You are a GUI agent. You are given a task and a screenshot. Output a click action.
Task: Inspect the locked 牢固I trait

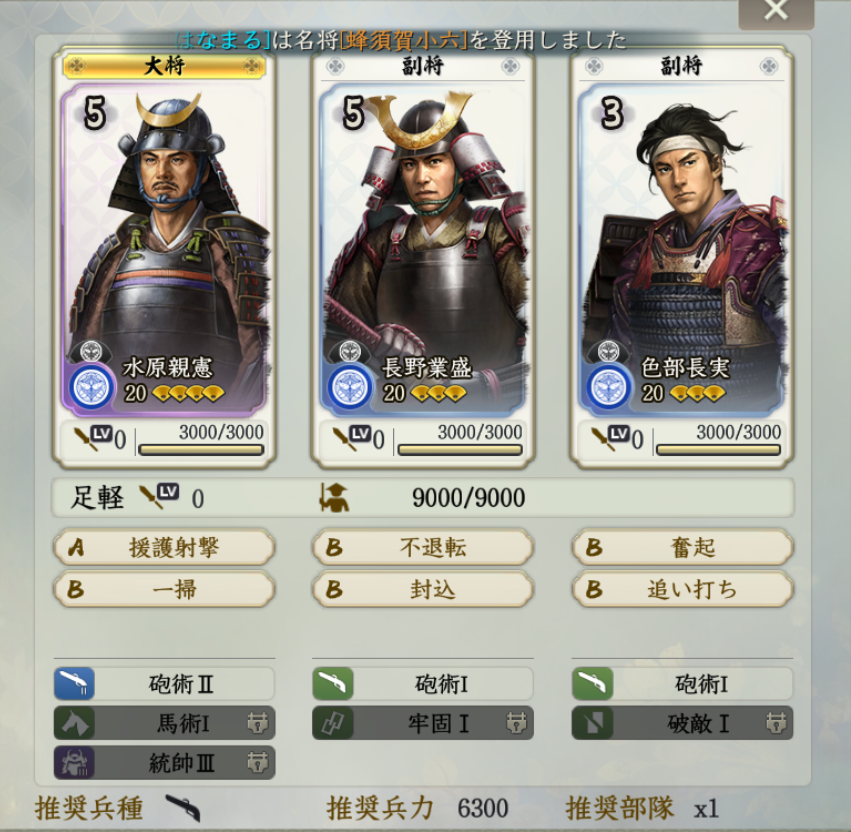pyautogui.click(x=423, y=722)
